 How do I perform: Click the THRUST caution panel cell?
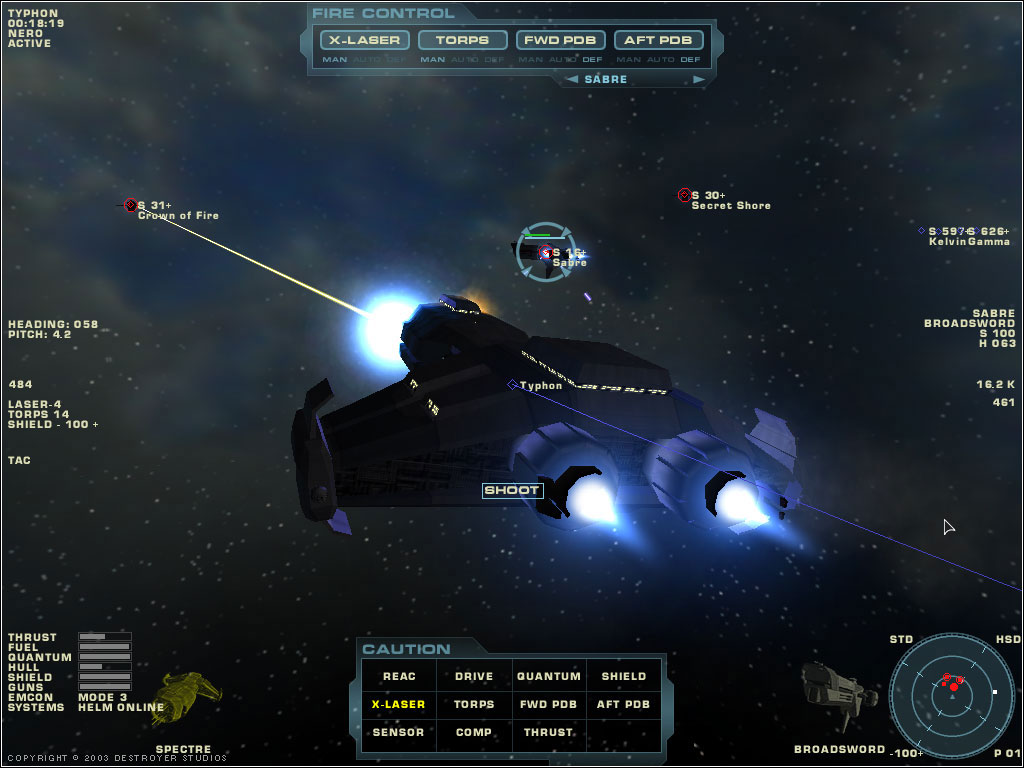[x=548, y=733]
